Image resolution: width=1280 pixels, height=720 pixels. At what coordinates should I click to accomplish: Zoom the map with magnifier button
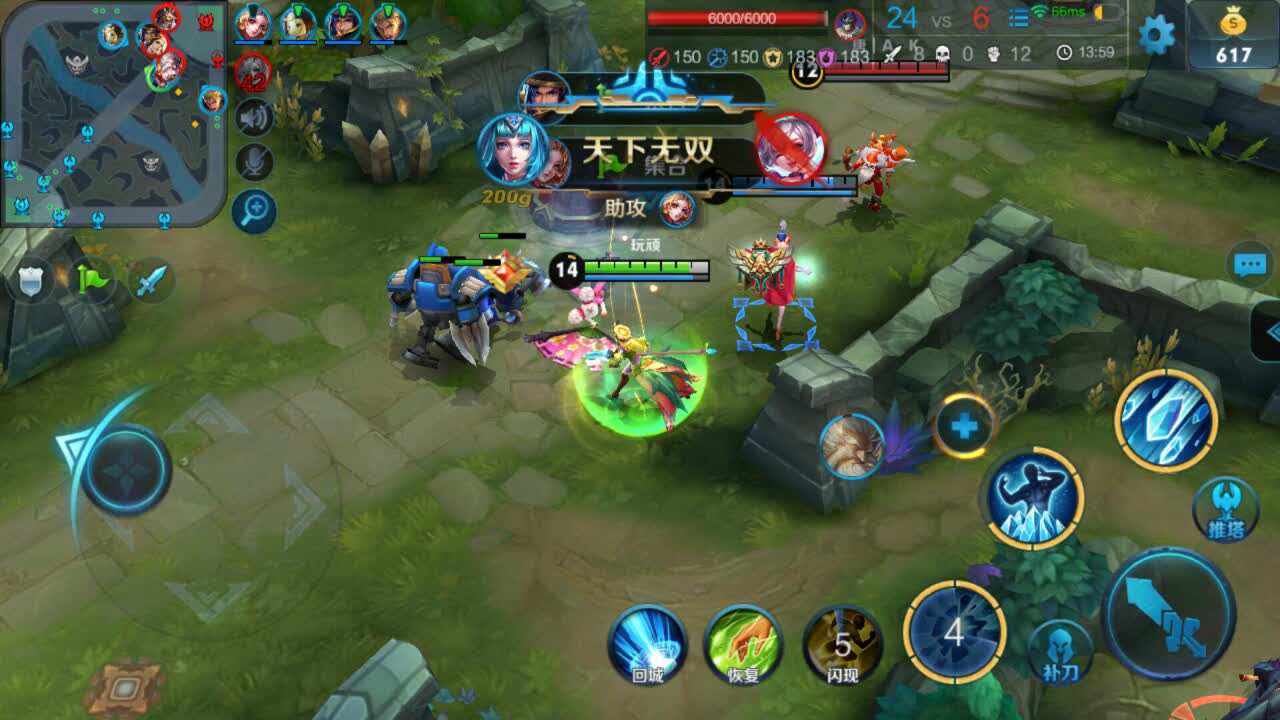point(254,210)
